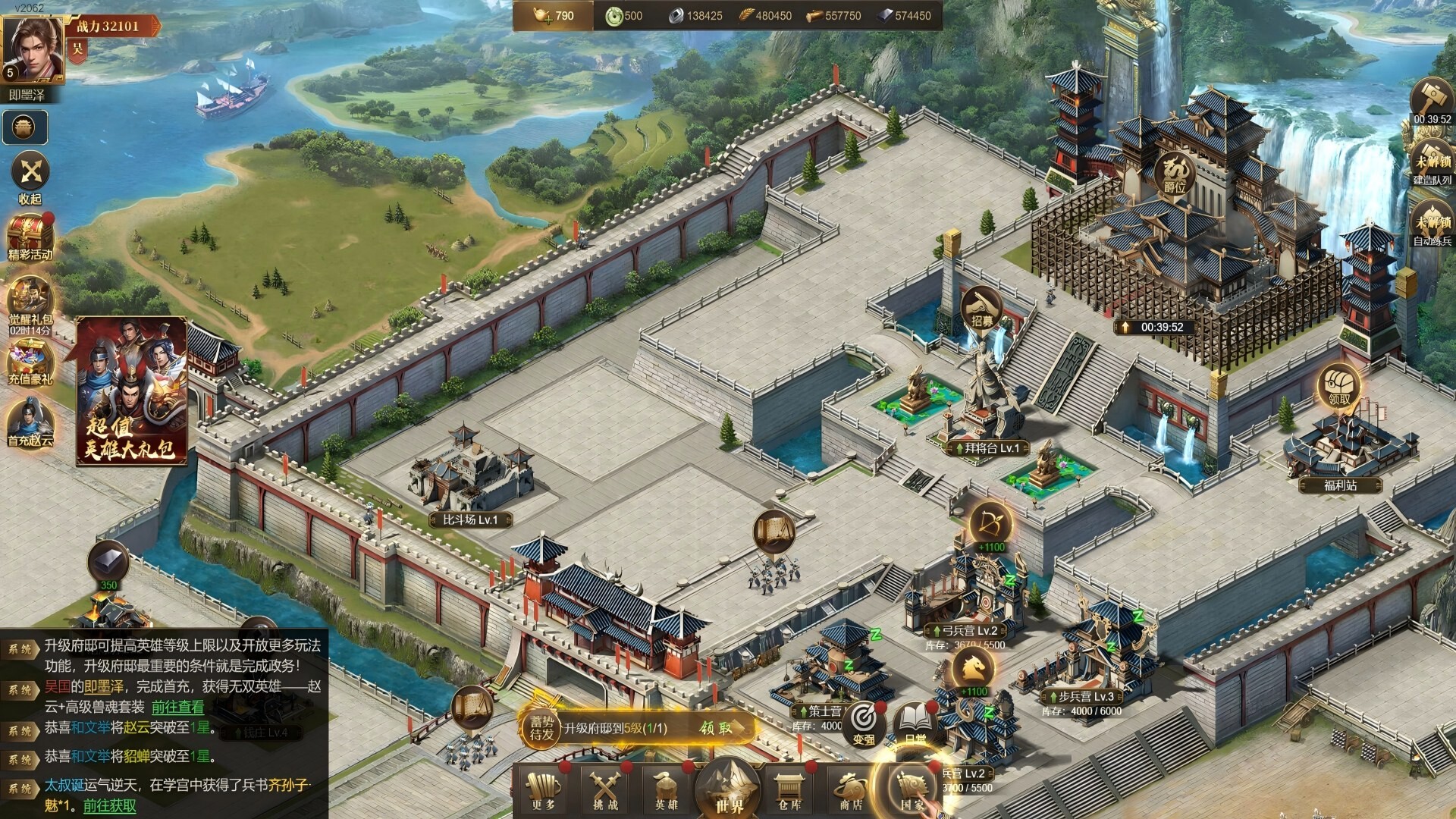Open the 日常 (Daily) book icon
Screen dimensions: 1456x819
(x=915, y=721)
